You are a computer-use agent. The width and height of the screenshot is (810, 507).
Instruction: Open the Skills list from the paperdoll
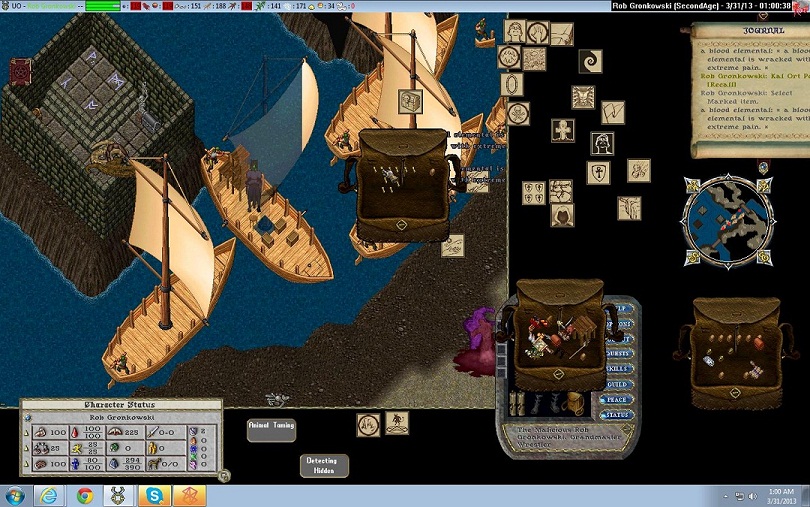pyautogui.click(x=620, y=368)
